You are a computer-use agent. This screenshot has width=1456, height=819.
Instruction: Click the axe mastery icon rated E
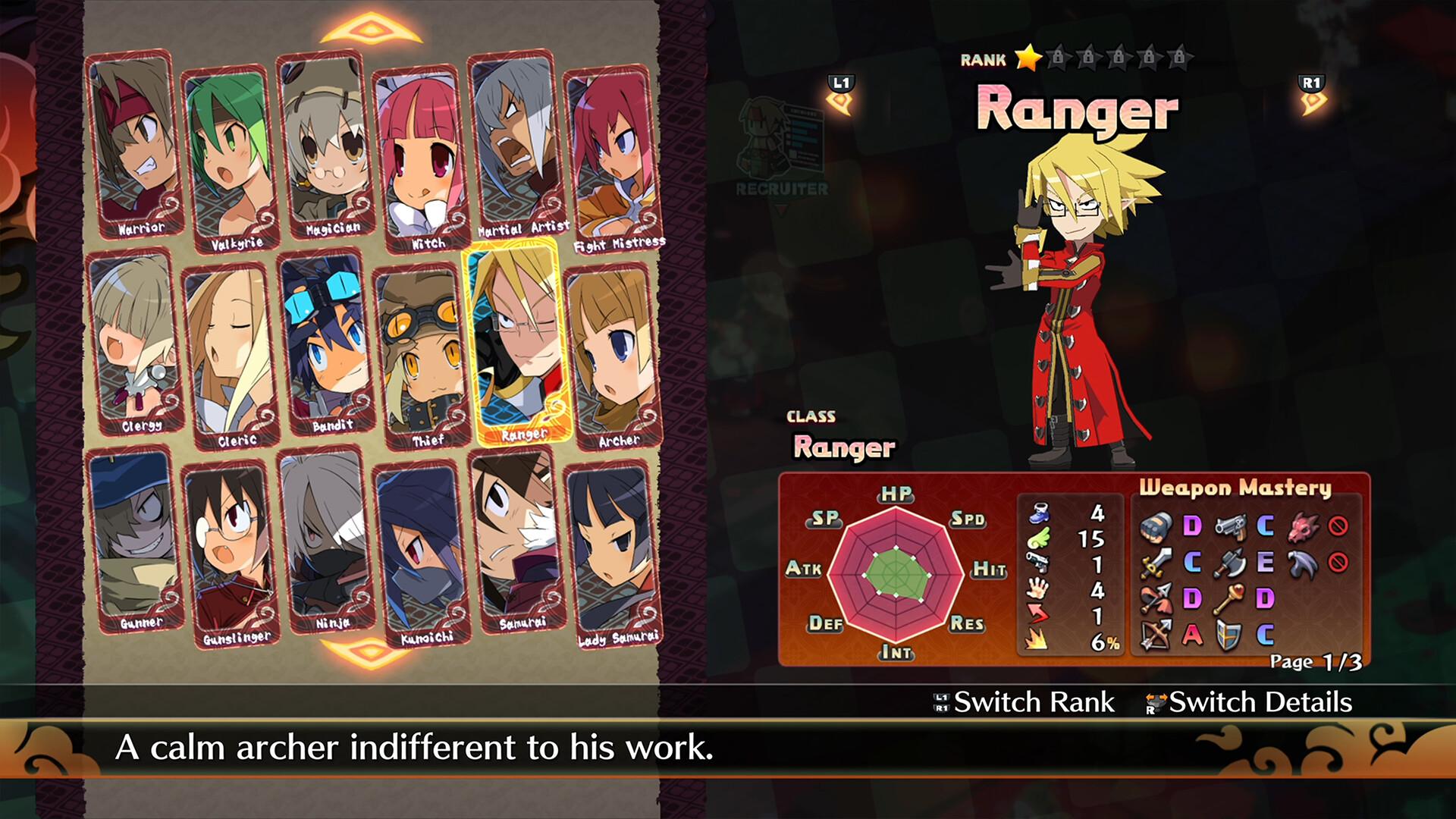(x=1231, y=563)
